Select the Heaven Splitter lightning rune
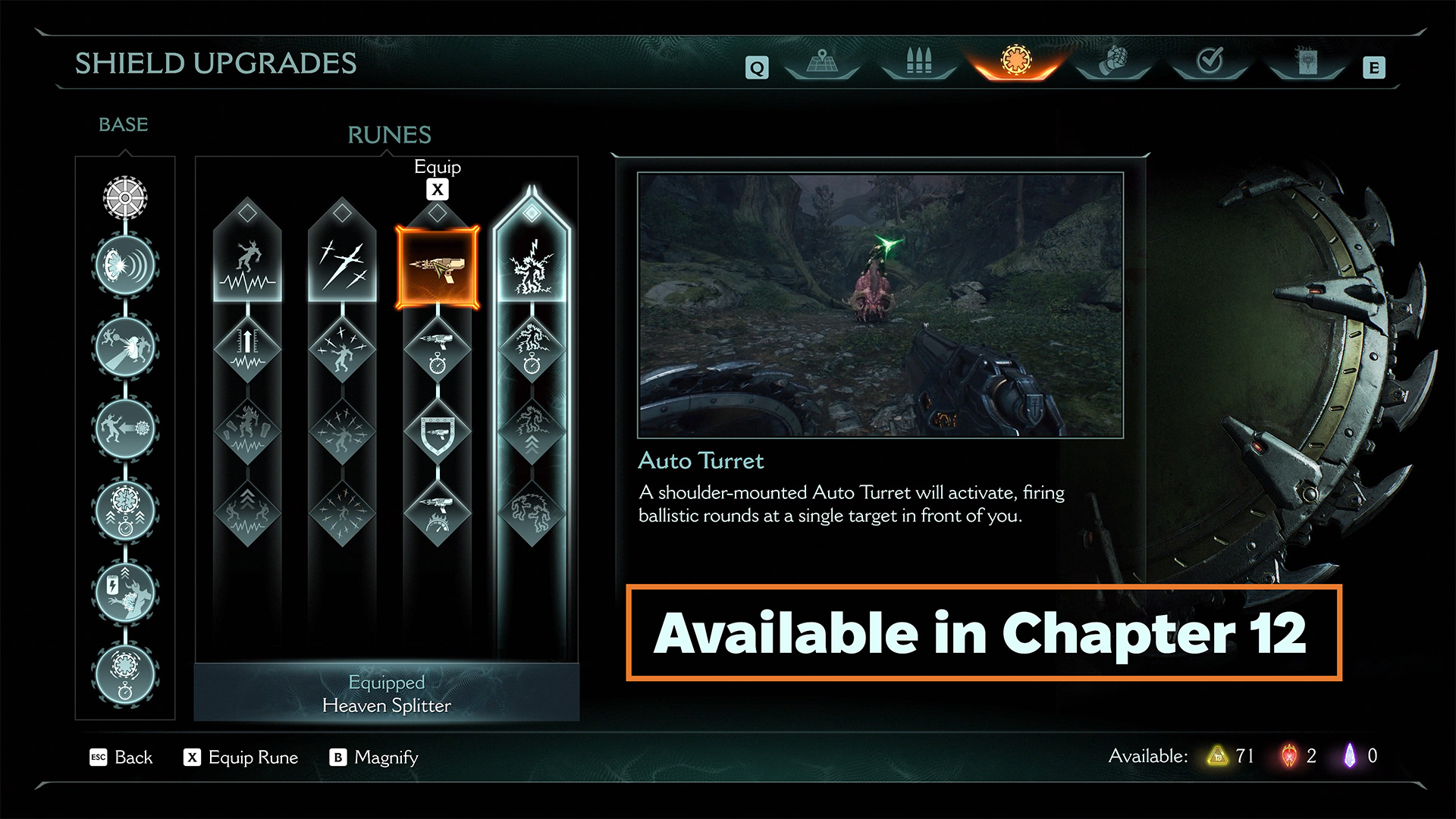The image size is (1456, 819). (x=532, y=267)
